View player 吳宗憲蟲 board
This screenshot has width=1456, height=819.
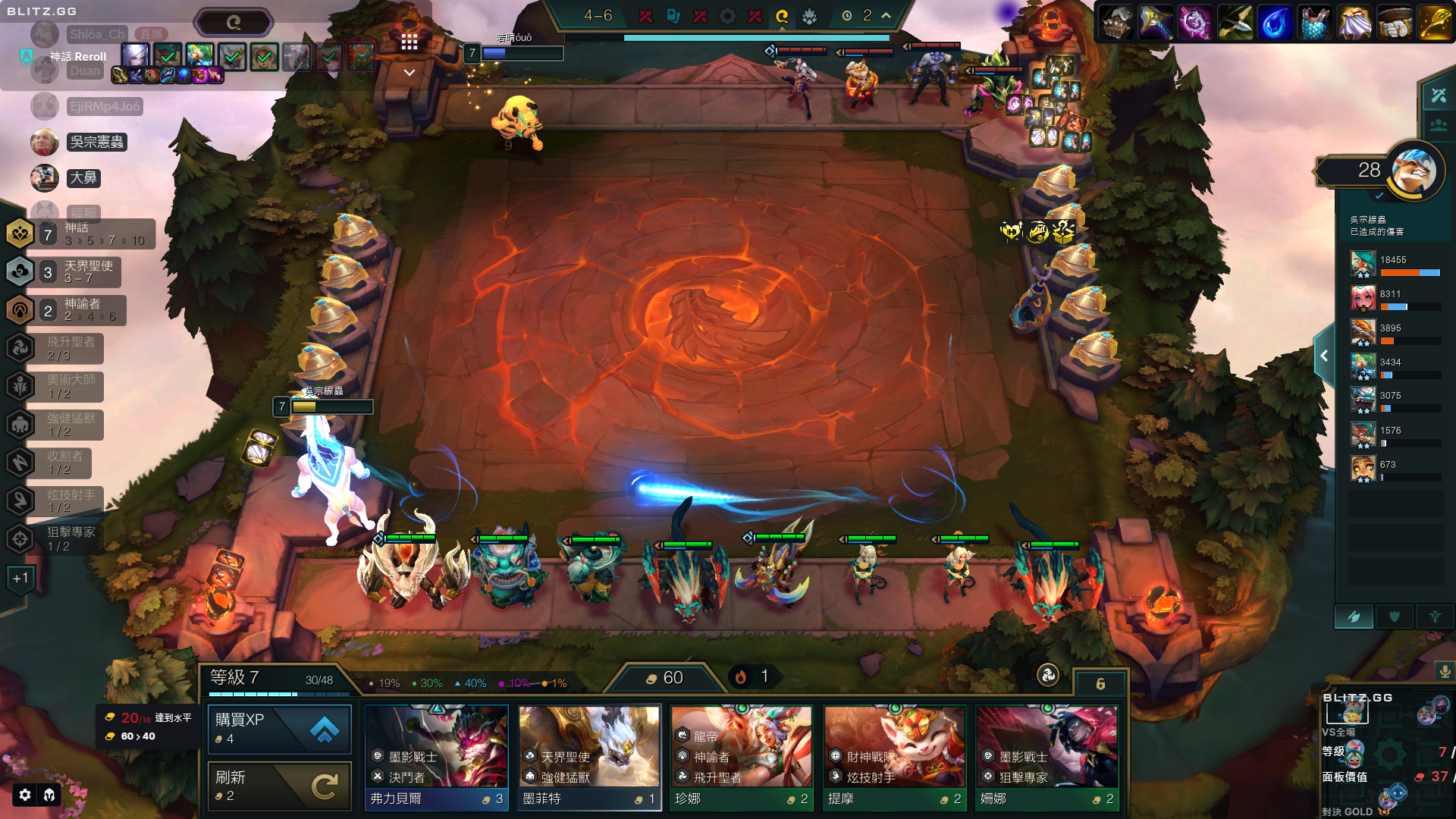click(x=96, y=142)
